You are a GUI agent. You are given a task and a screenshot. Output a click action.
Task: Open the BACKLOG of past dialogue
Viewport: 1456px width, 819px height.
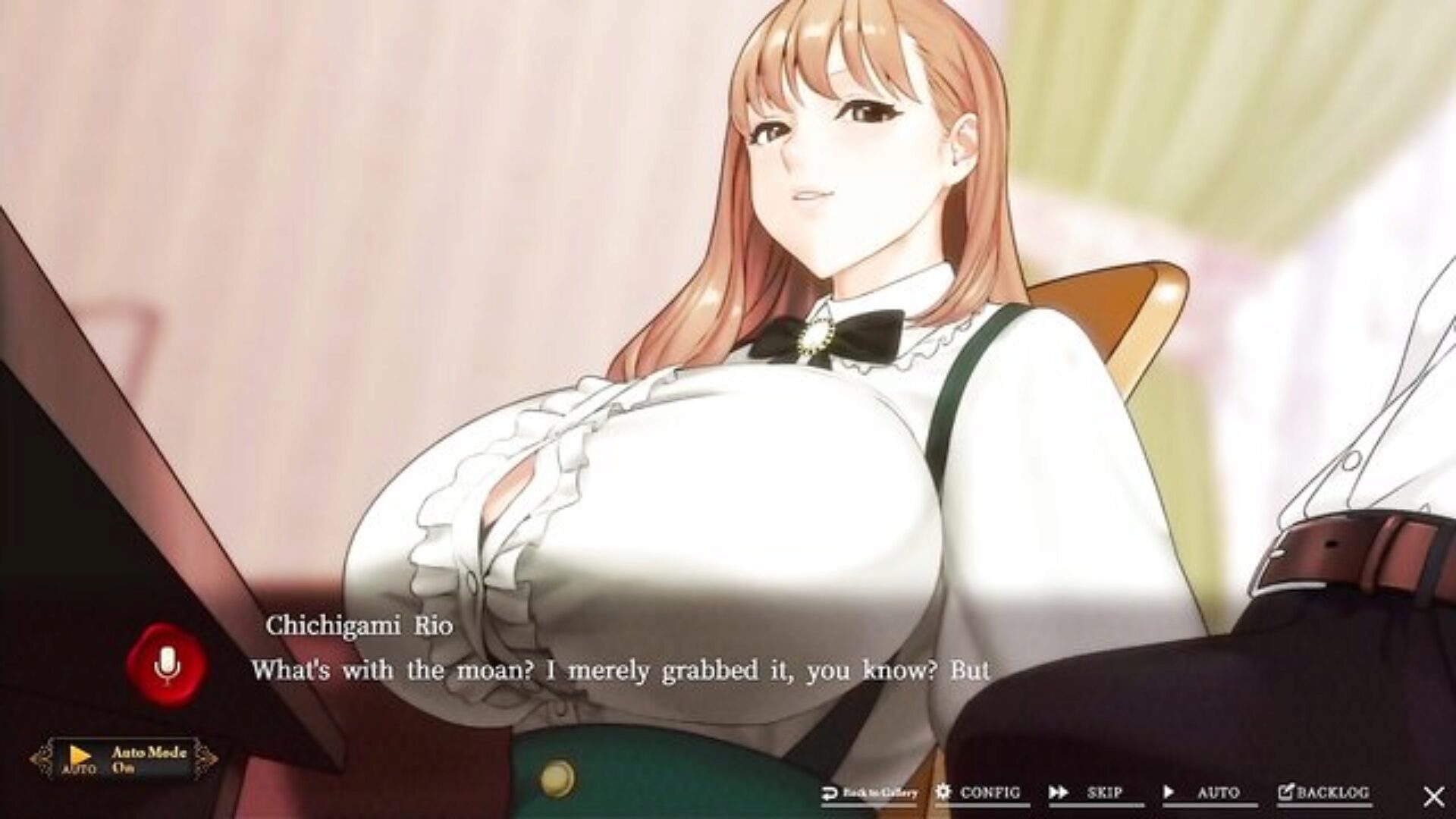pos(1323,793)
